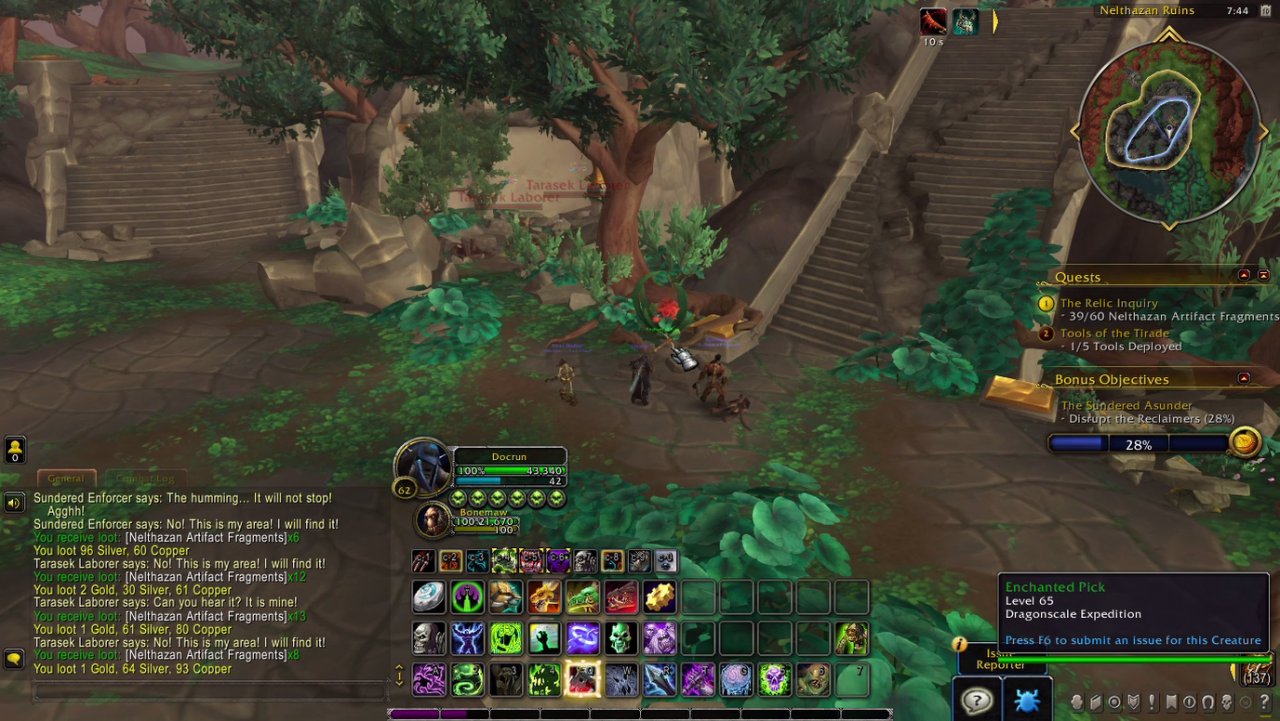
Task: Activate the gold gear ability icon
Action: (x=660, y=597)
